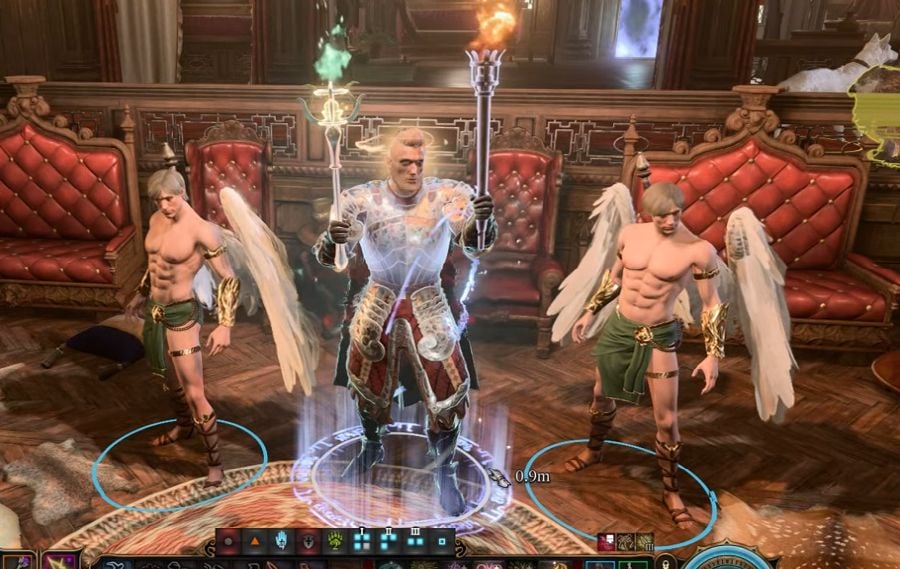Toggle the keyhole lock button on hotbar
Image resolution: width=900 pixels, height=569 pixels.
click(667, 562)
